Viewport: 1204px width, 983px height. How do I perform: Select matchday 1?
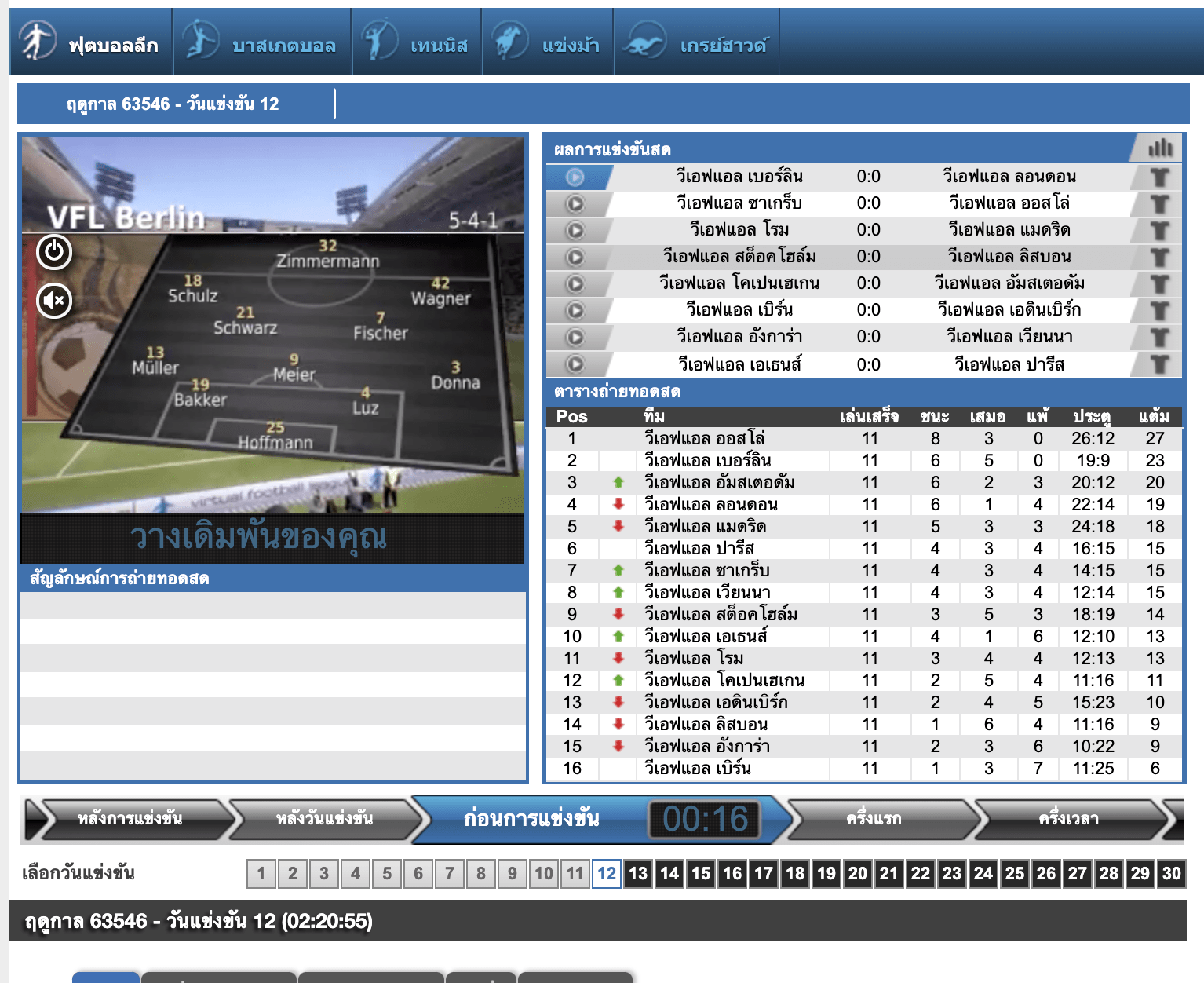[x=261, y=873]
